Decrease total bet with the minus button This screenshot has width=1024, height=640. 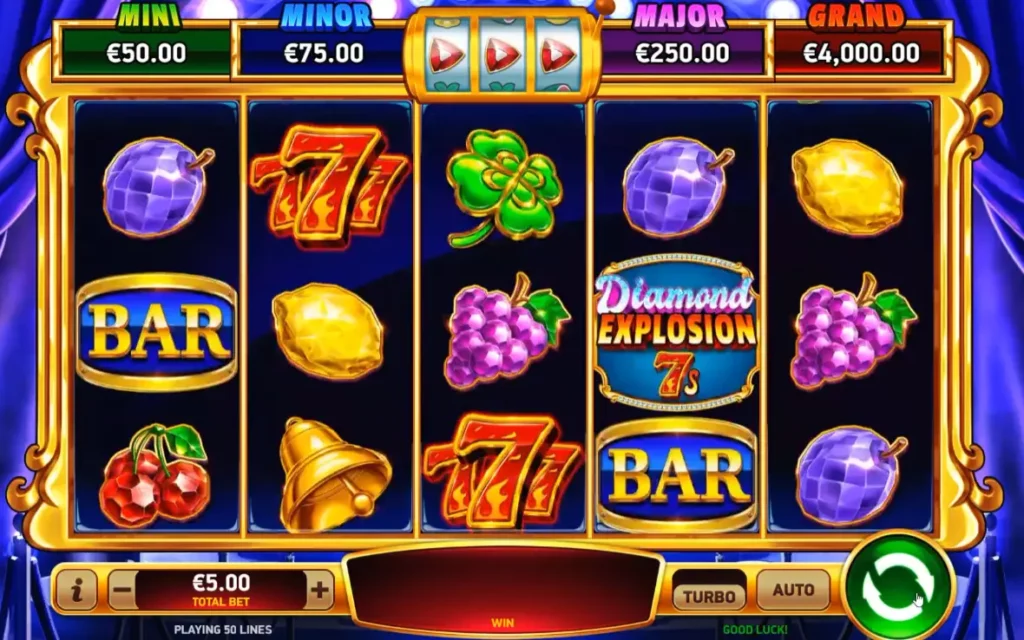(x=122, y=590)
